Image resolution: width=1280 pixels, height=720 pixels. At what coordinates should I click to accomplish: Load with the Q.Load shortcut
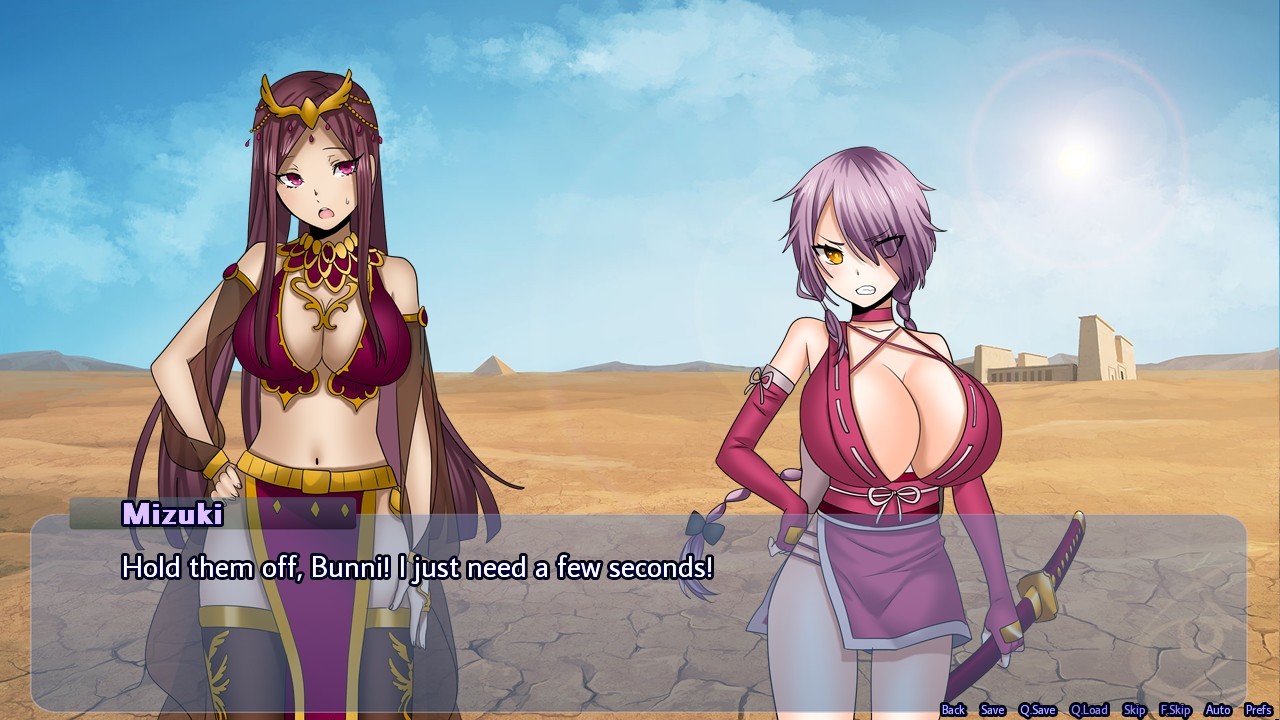pos(1089,709)
